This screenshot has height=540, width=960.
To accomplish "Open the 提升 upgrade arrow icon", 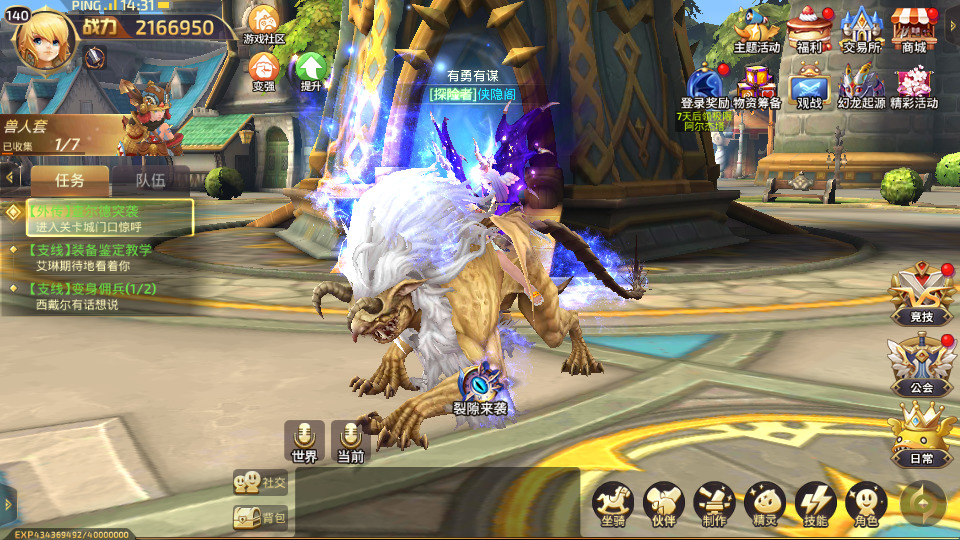I will tap(311, 69).
